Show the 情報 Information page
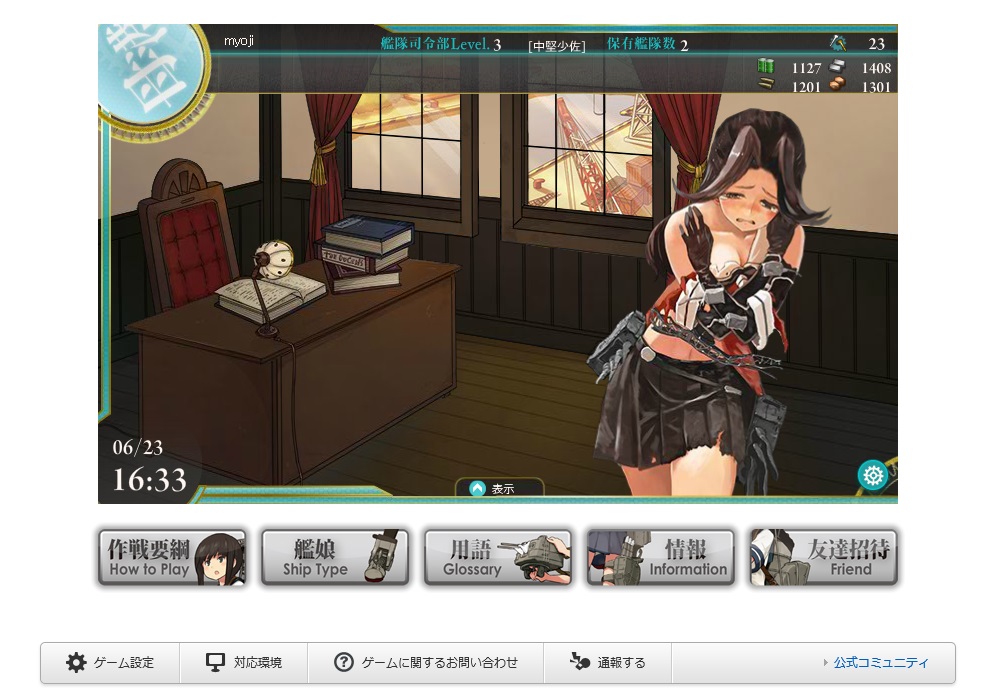The image size is (998, 699). tap(660, 558)
